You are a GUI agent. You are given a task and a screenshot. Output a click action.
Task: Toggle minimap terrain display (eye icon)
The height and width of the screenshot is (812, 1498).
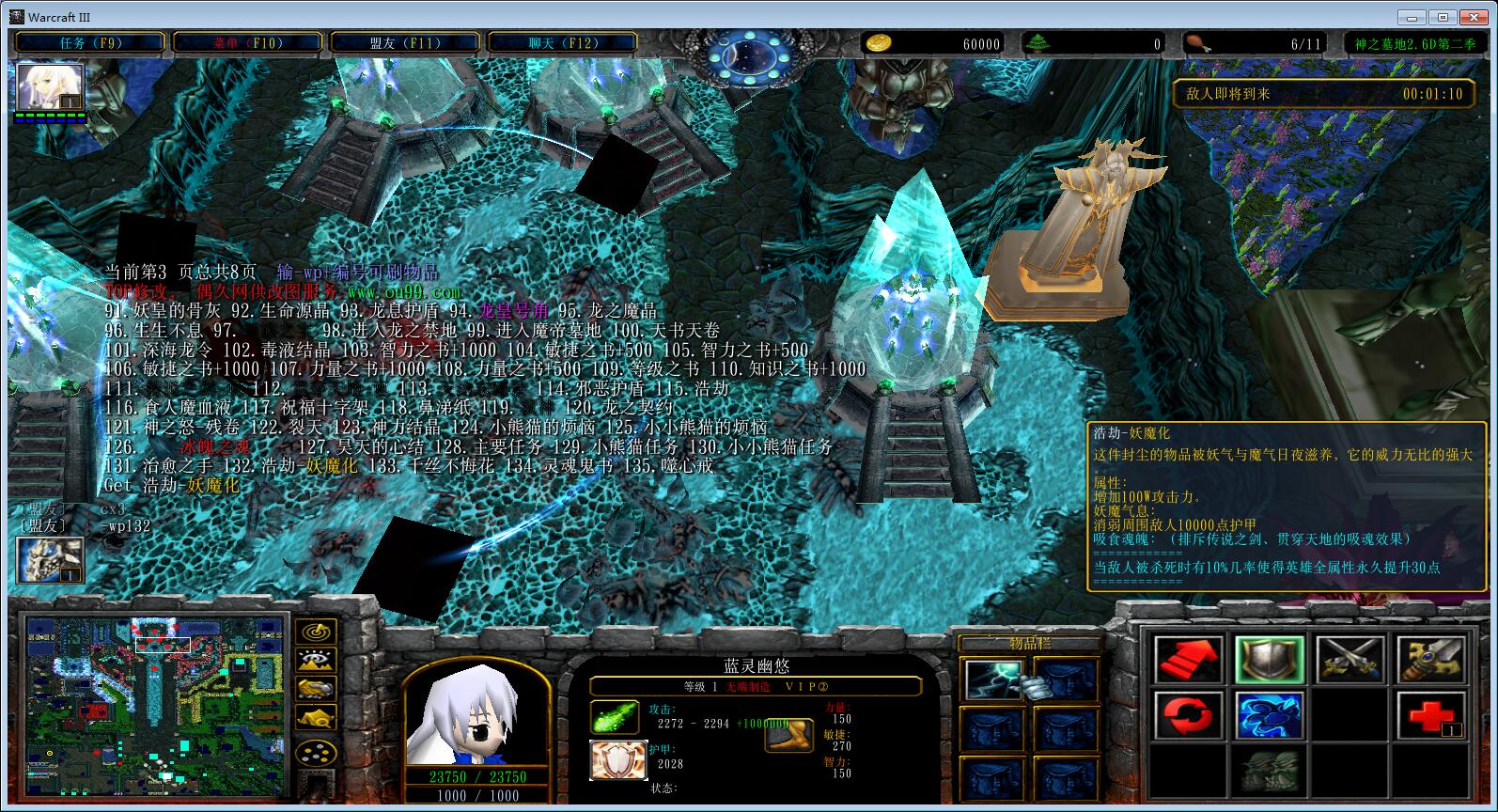point(317,661)
